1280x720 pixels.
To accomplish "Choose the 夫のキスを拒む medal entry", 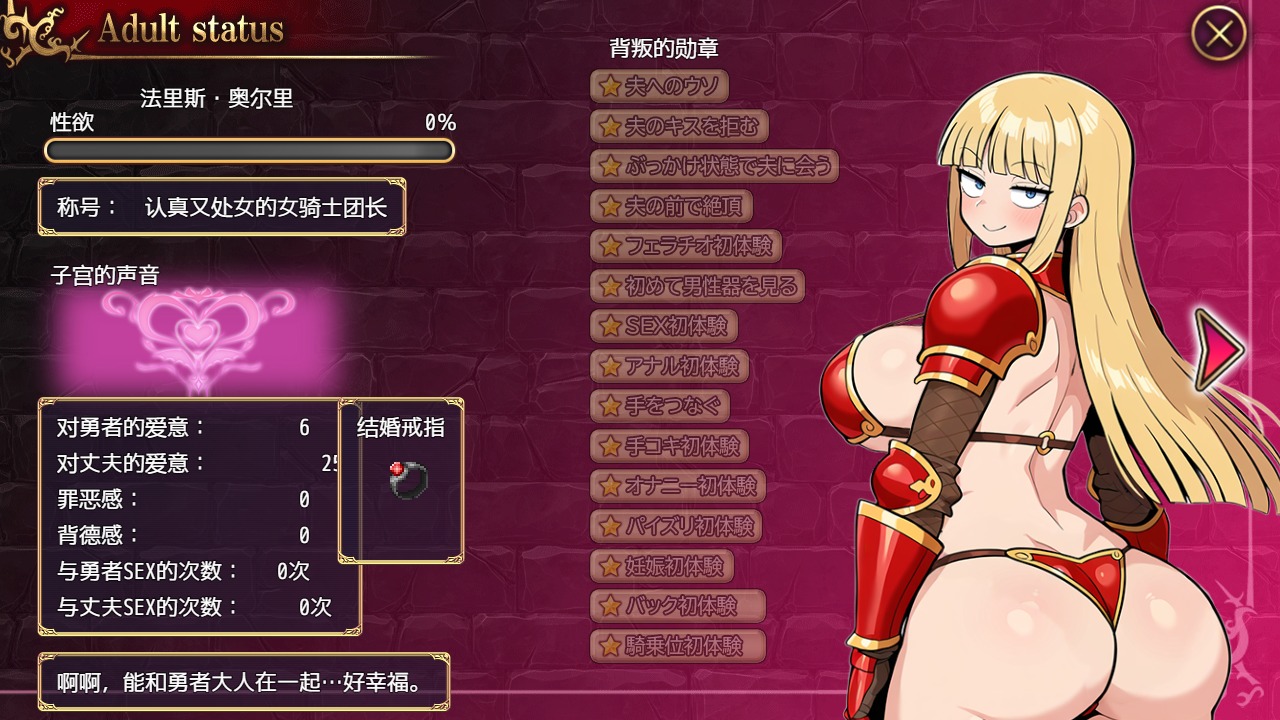I will 679,126.
